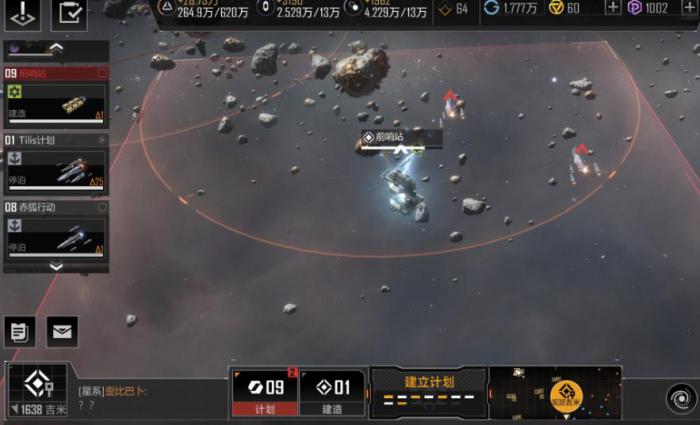Open the document notes icon

pyautogui.click(x=20, y=330)
